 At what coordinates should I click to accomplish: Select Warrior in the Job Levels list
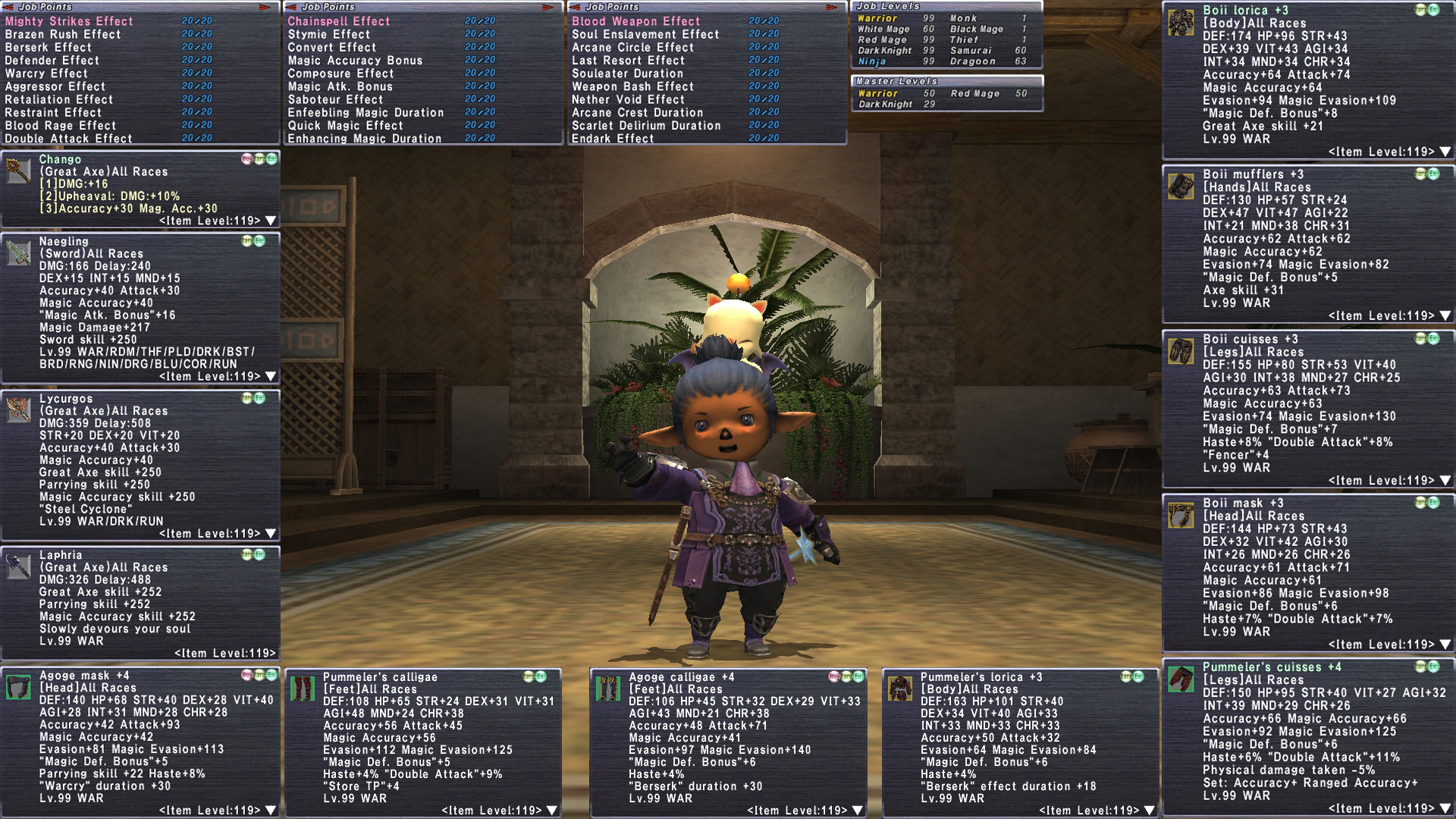[877, 18]
